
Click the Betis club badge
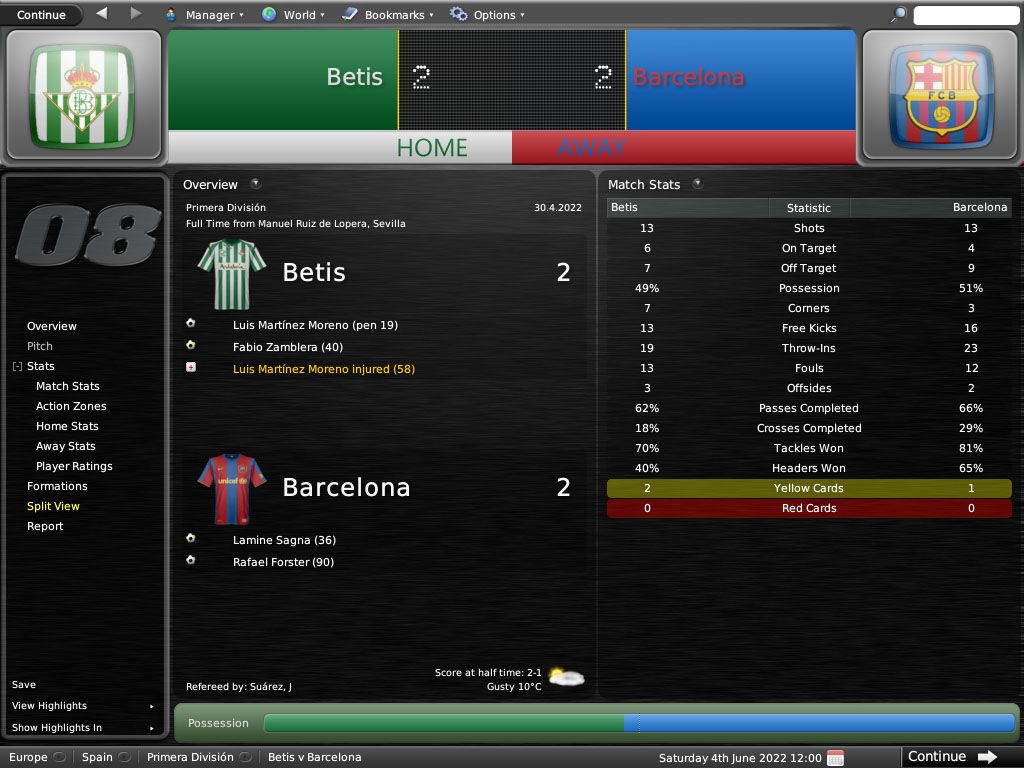82,97
